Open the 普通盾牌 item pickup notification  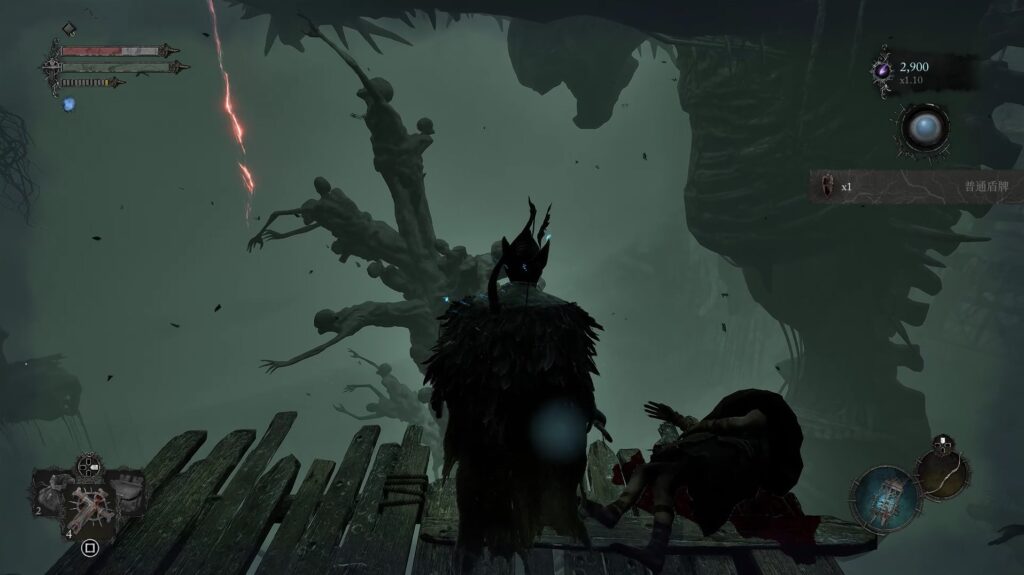(x=915, y=186)
